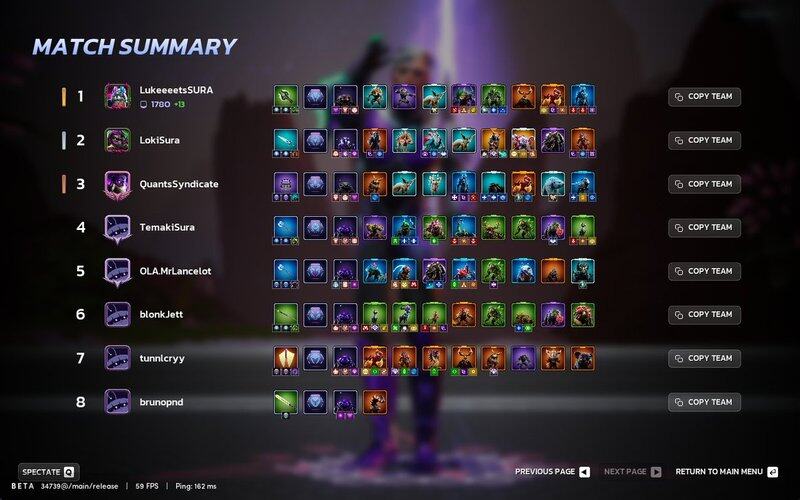Screen dimensions: 800x500
Task: Copy LukeeeetsSURA's team
Action: 704,97
